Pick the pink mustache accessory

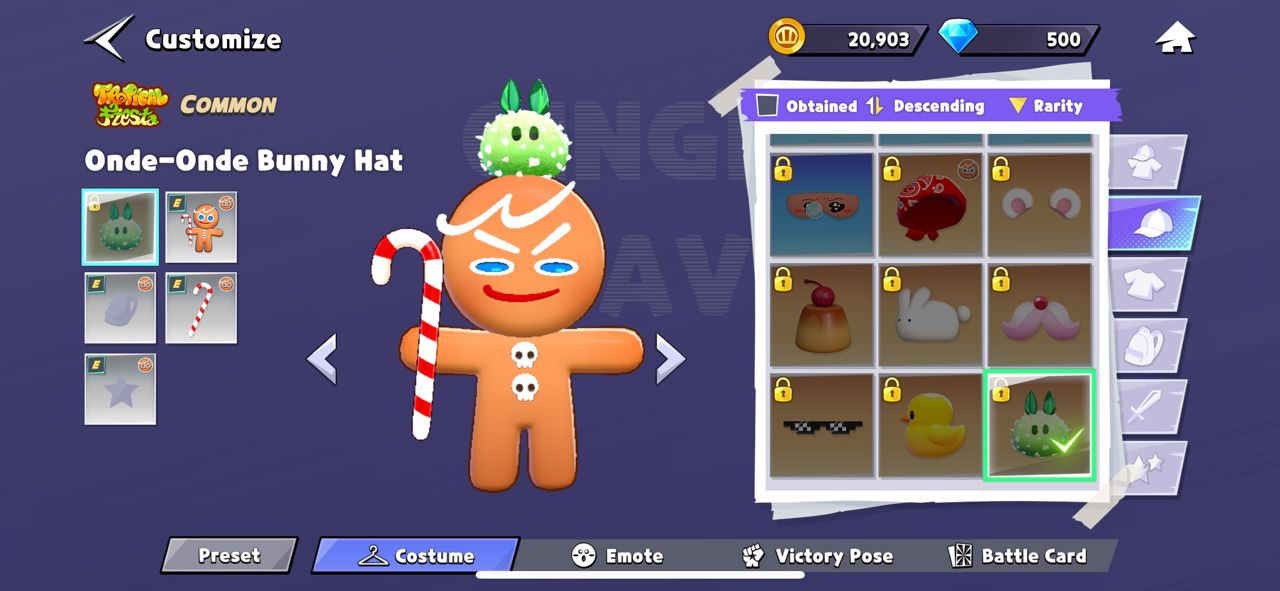(x=1038, y=314)
